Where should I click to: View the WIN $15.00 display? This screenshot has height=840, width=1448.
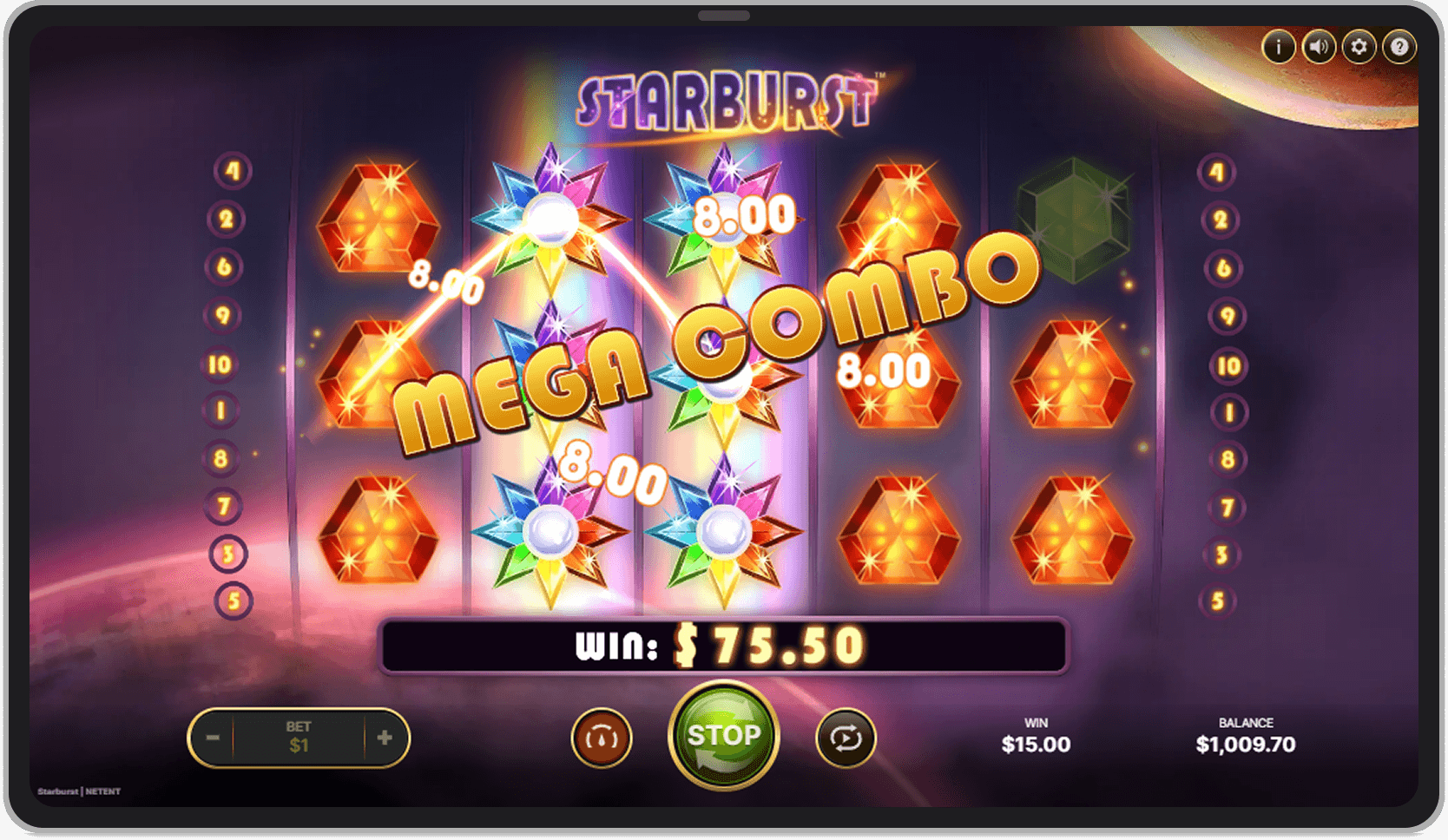coord(1036,734)
